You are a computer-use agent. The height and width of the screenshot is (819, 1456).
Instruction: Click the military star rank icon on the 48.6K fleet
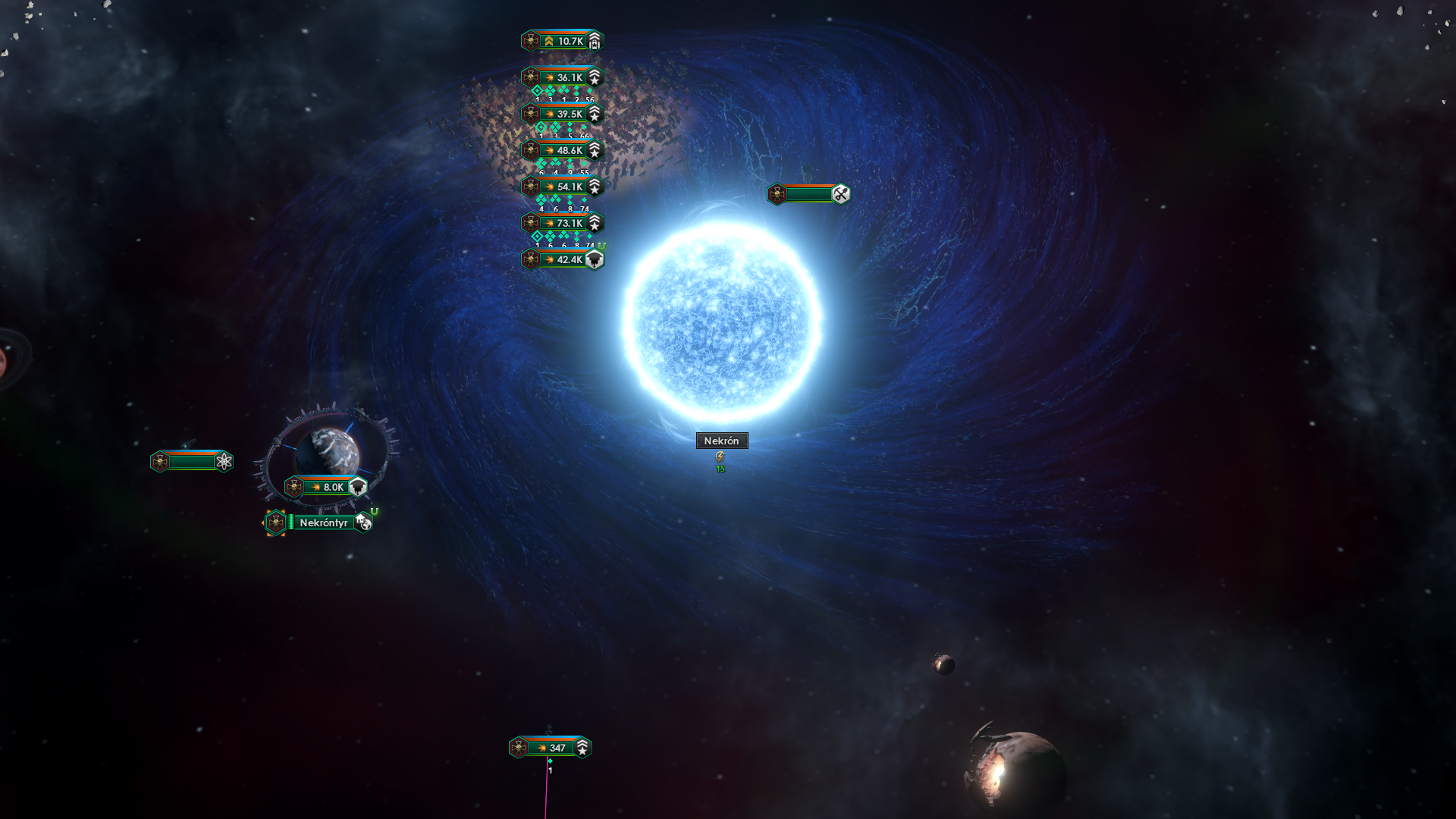coord(595,149)
